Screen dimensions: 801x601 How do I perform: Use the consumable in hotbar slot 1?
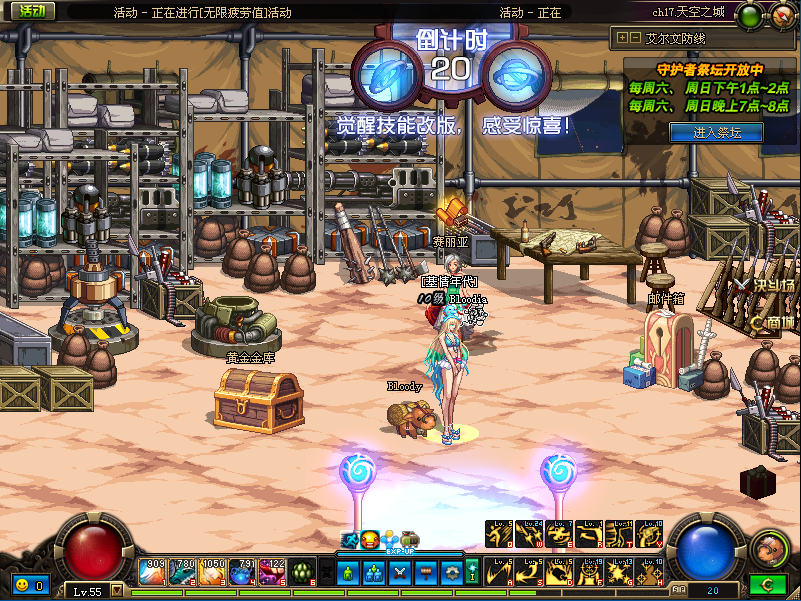coord(153,572)
